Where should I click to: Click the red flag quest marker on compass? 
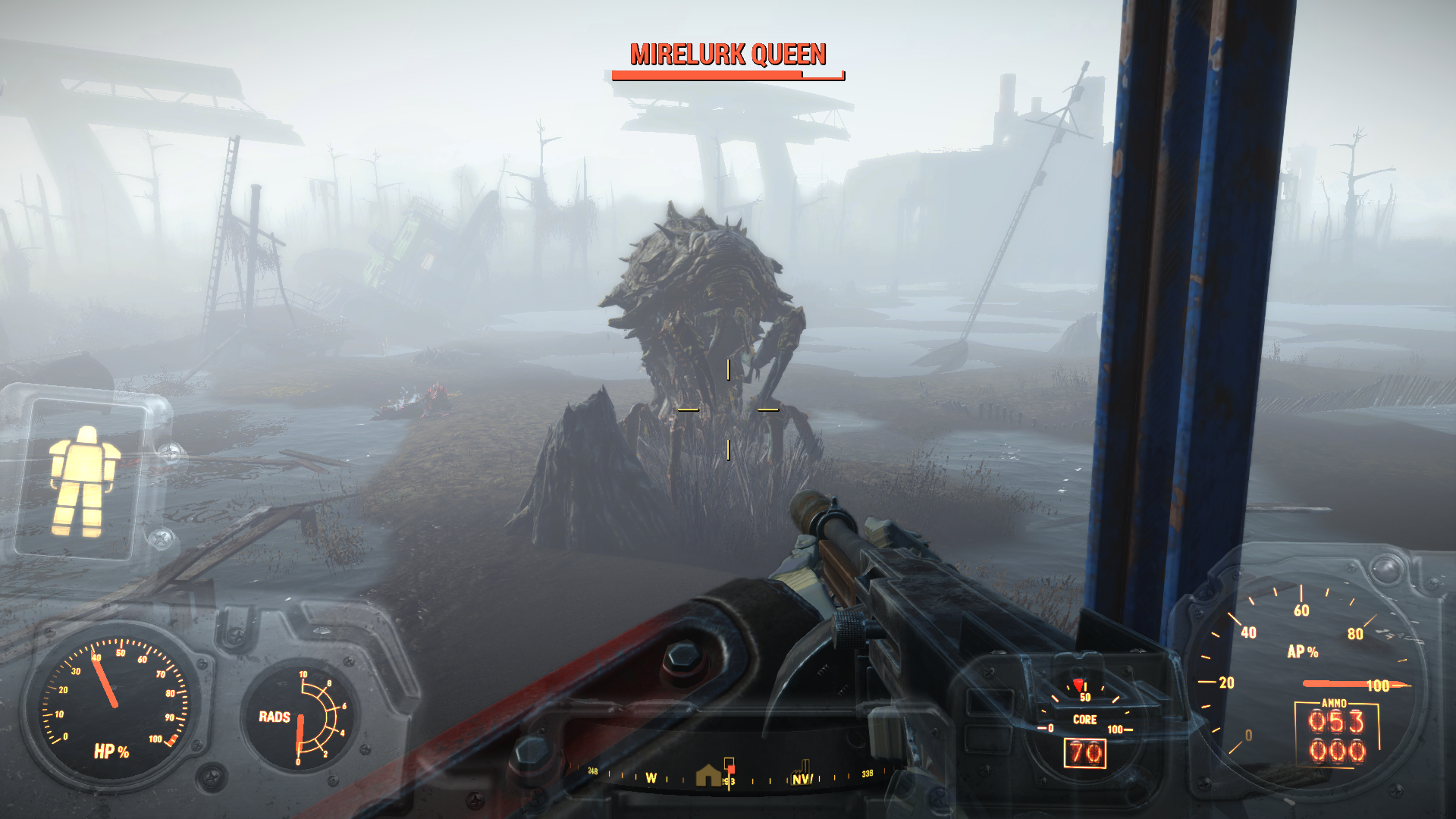pos(730,766)
